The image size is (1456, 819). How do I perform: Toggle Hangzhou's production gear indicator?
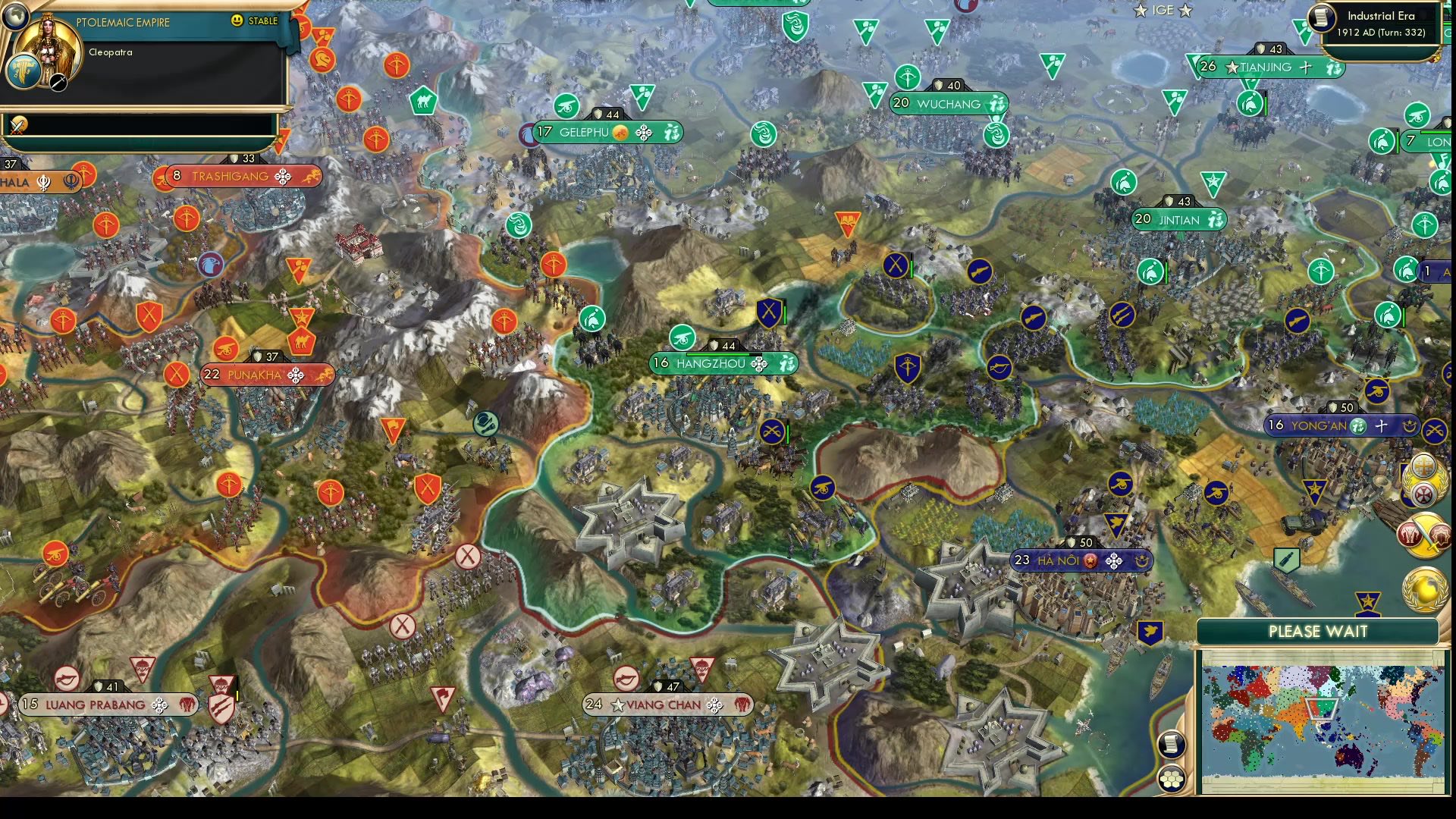coord(758,363)
